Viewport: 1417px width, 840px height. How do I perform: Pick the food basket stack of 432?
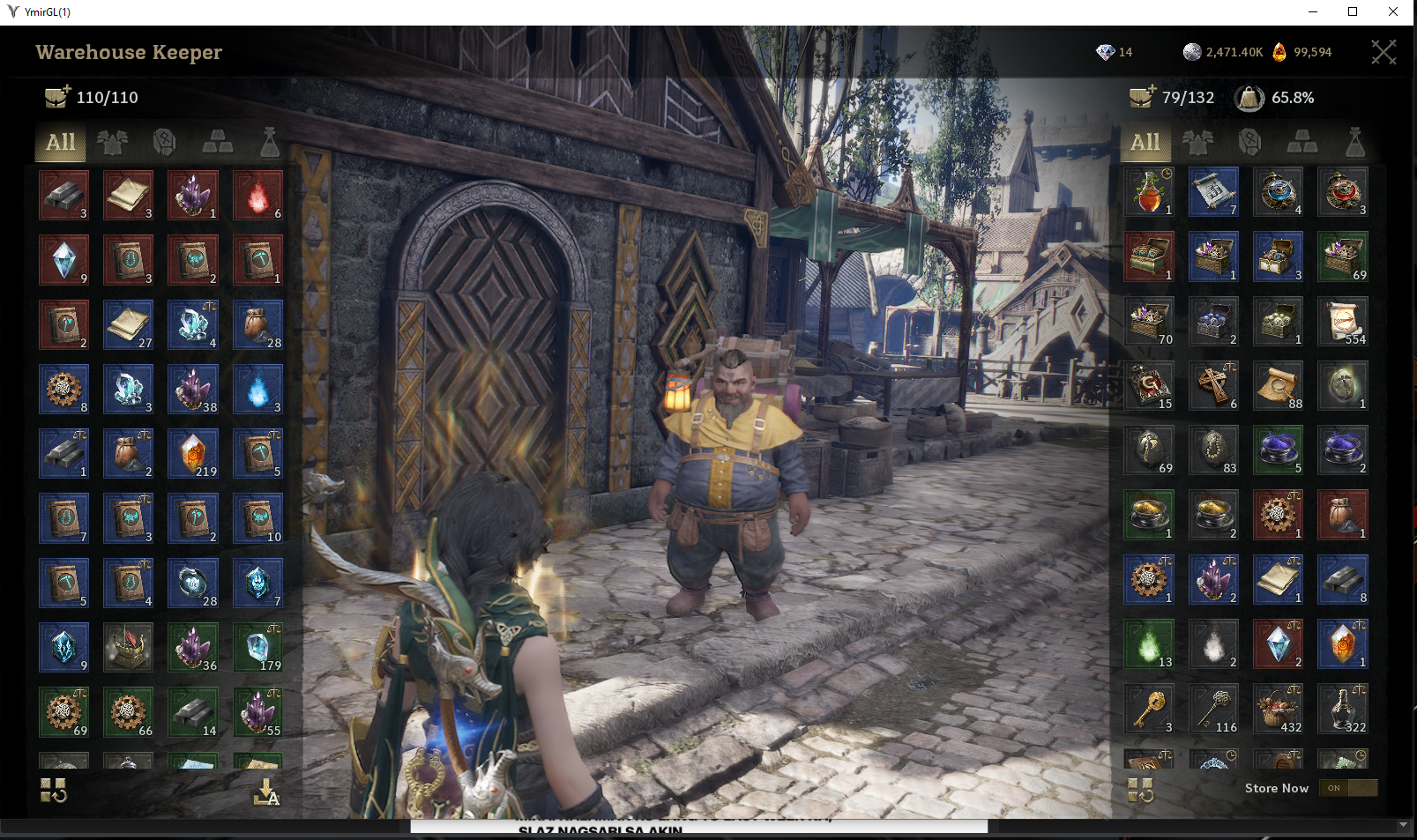tap(1278, 710)
